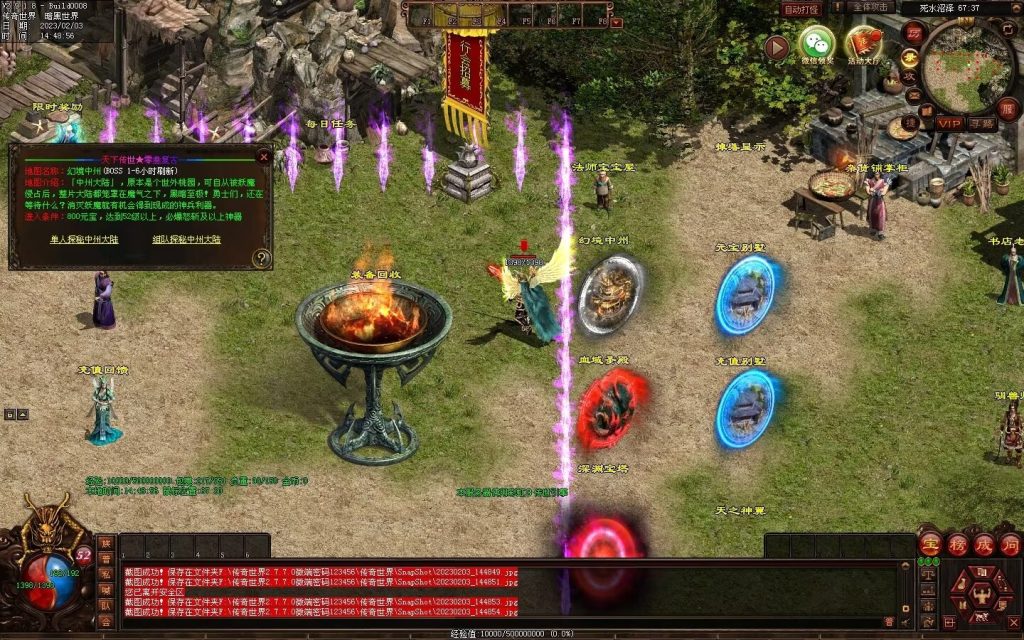The width and height of the screenshot is (1024, 640).
Task: Open the 活动大厅 event hall icon
Action: click(863, 44)
